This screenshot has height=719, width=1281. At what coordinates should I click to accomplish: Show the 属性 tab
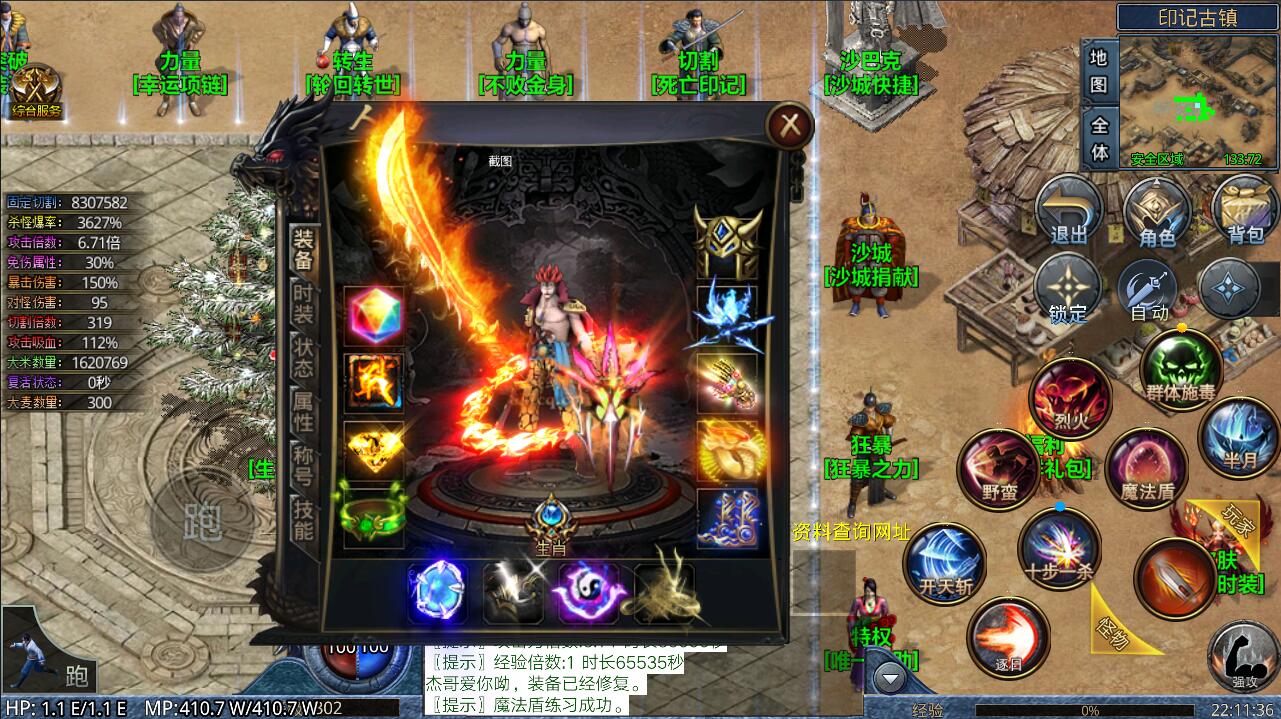click(x=303, y=412)
